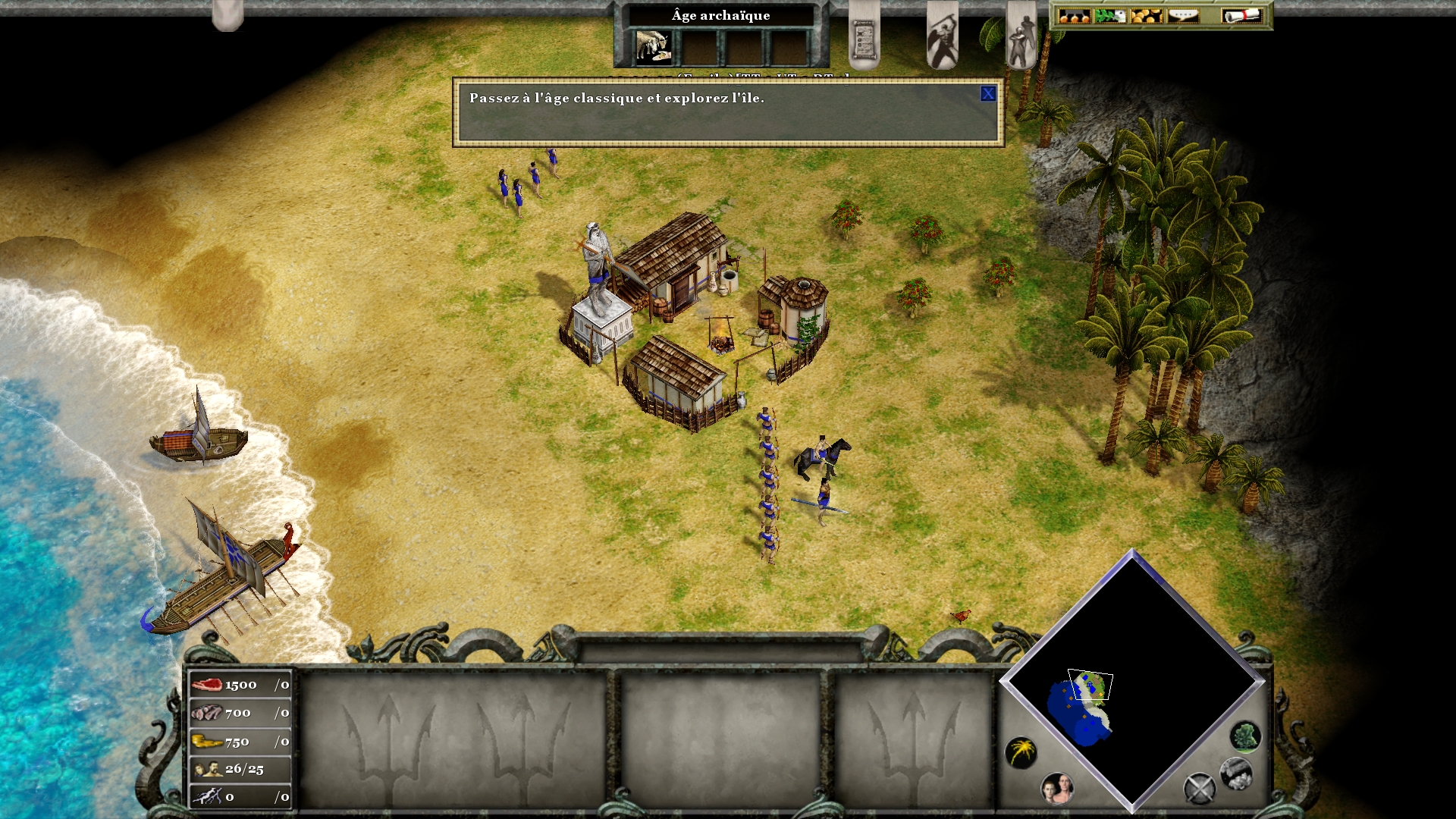1456x819 pixels.
Task: Select the mounted hero unit
Action: [x=821, y=457]
